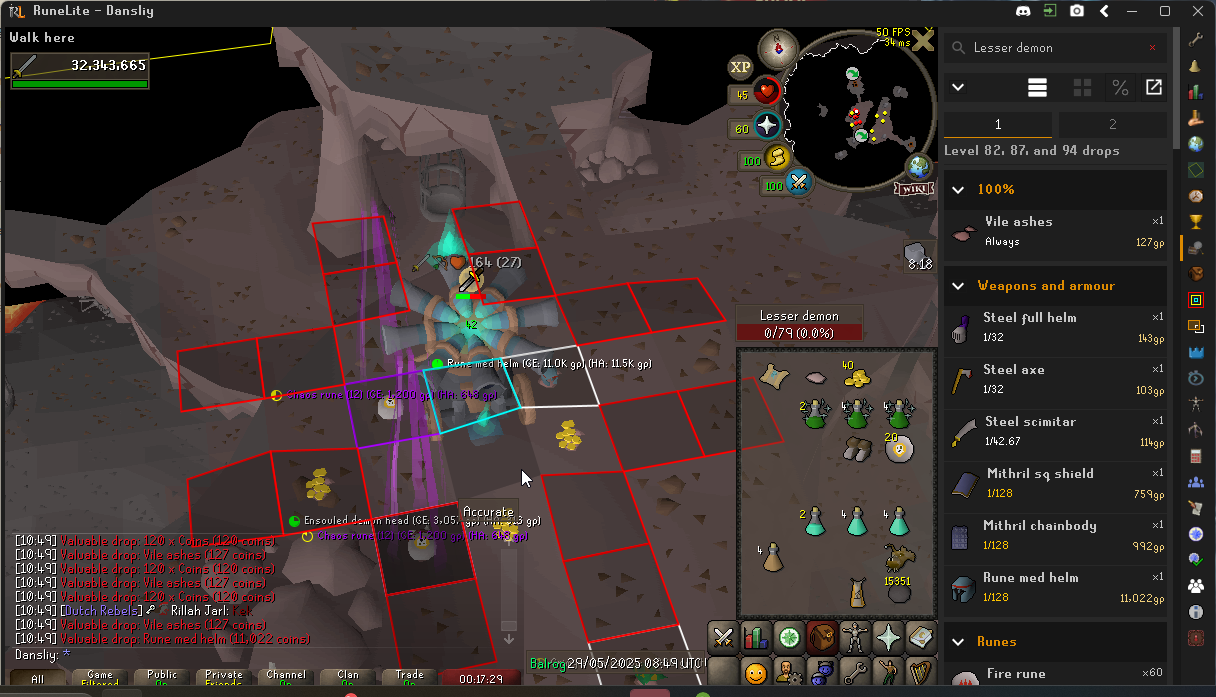
Task: Select the vile ashes in inventory
Action: 814,378
